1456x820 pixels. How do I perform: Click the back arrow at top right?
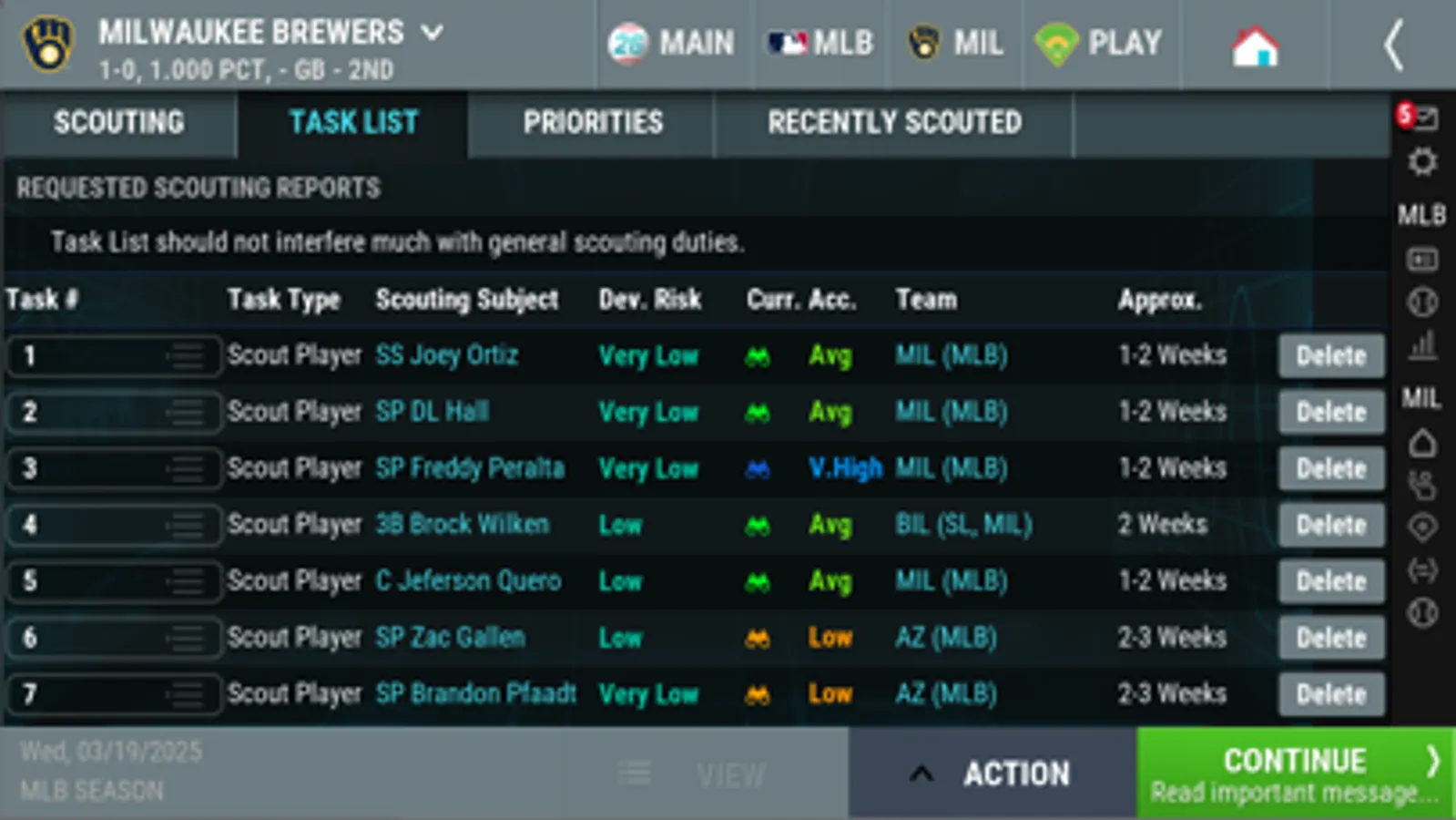[1396, 45]
